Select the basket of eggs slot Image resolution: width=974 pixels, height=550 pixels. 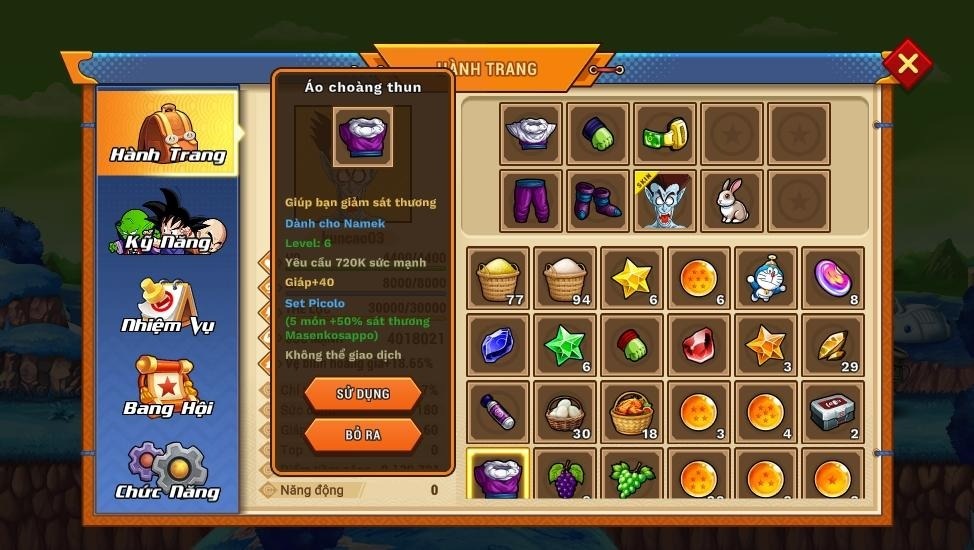tap(565, 412)
